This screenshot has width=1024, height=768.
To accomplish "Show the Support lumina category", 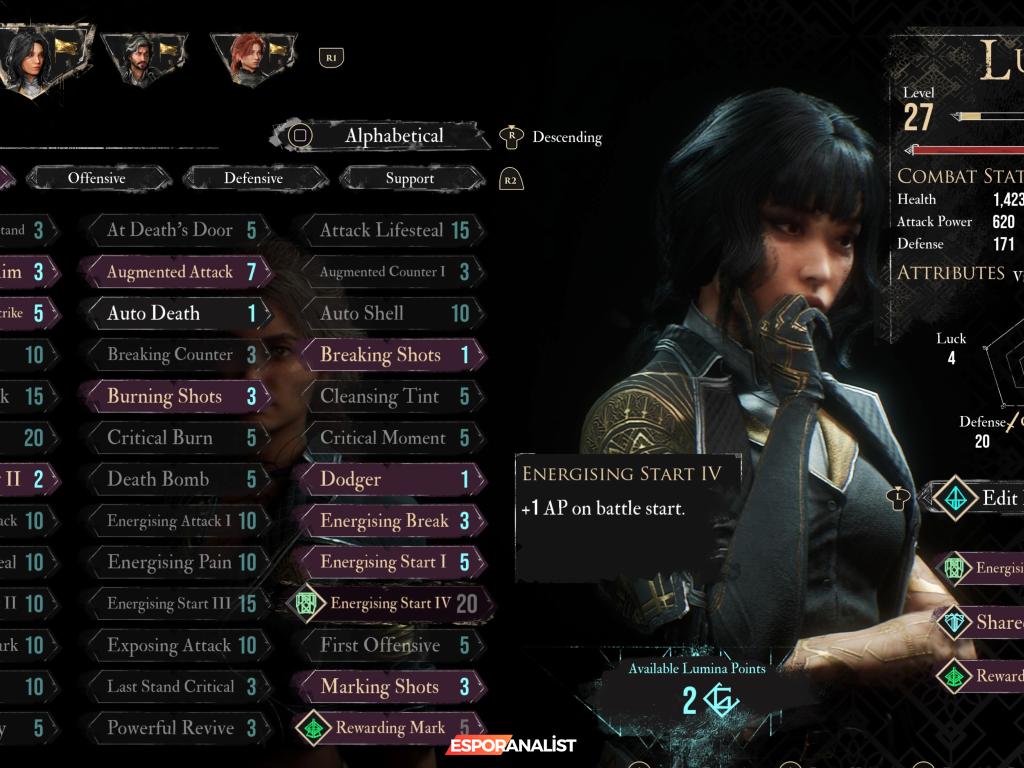I will [x=410, y=178].
